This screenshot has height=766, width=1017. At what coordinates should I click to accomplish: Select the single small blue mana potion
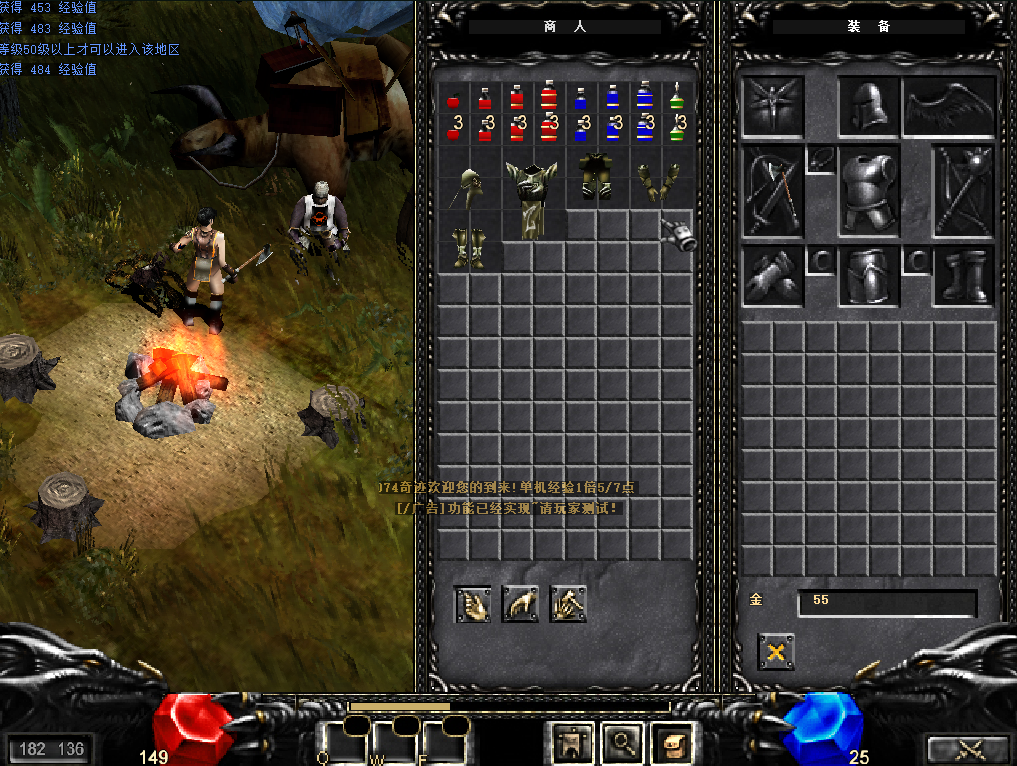[580, 98]
